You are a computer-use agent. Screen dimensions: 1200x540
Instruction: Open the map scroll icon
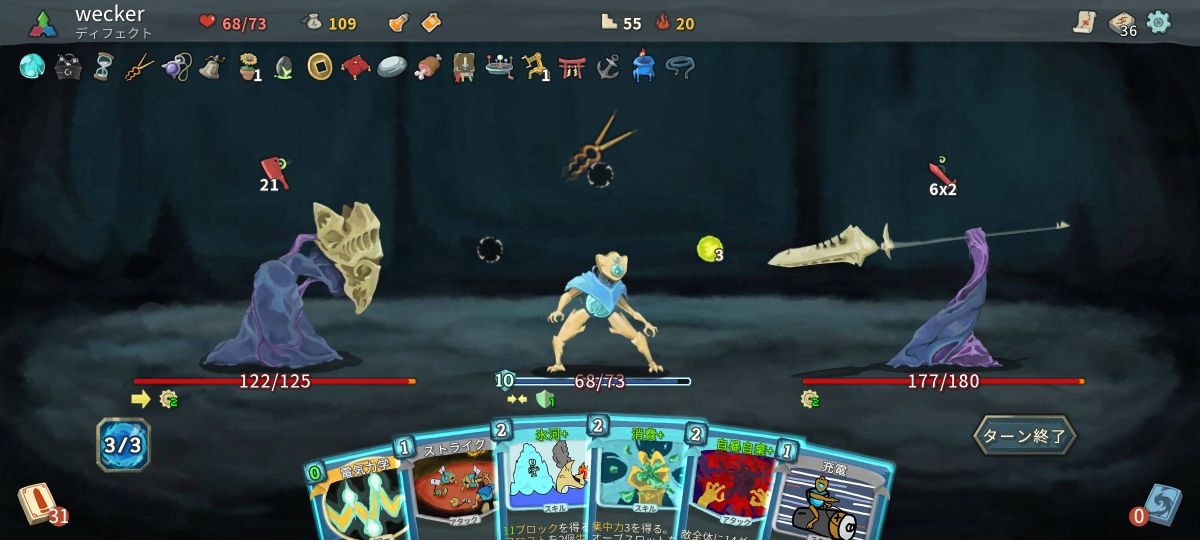(1085, 22)
